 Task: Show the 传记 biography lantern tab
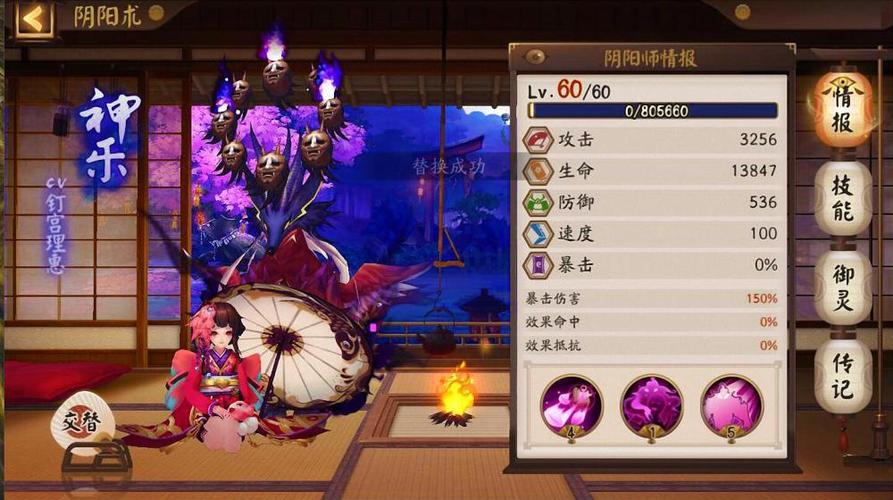click(842, 375)
